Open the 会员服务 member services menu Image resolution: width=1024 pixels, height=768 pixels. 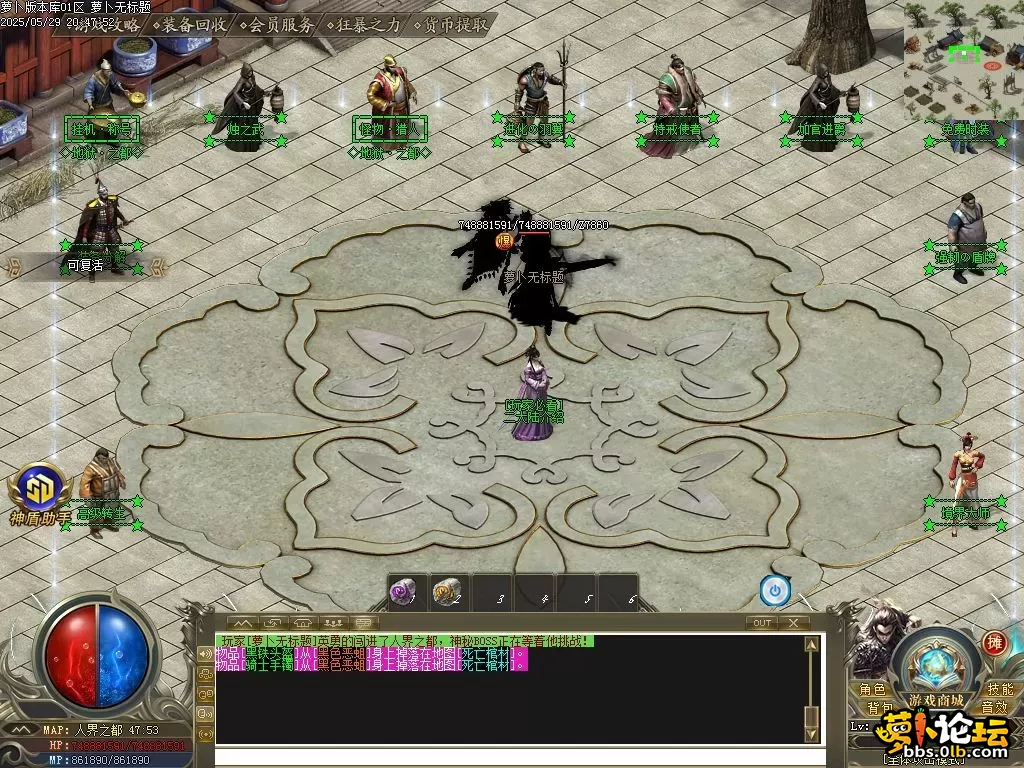(x=278, y=24)
